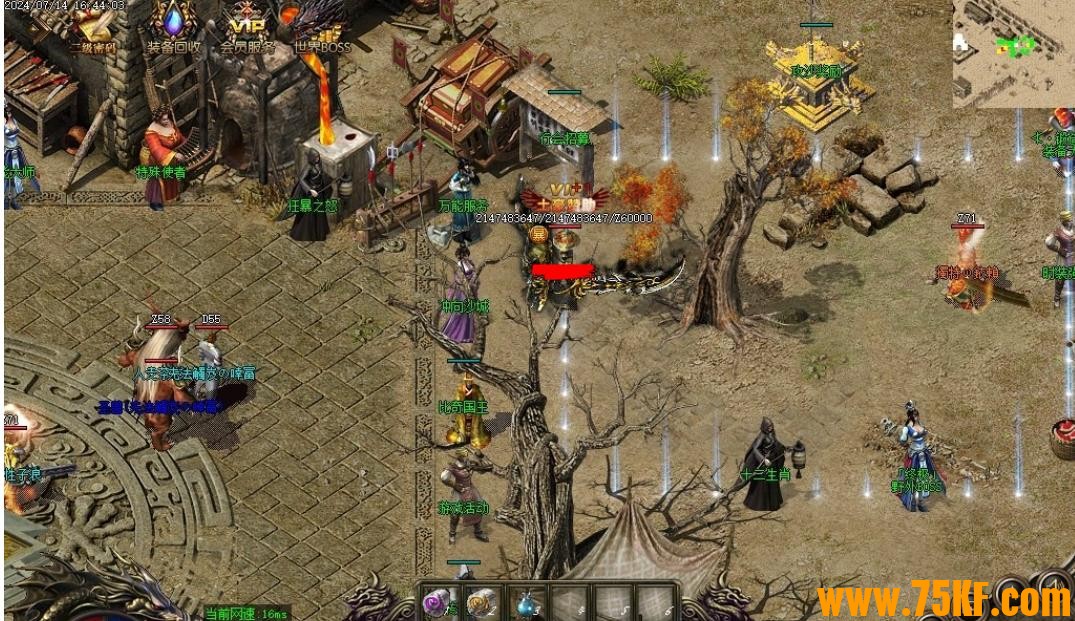Use the blue potion in hotbar slot 3
Image resolution: width=1075 pixels, height=621 pixels.
(525, 603)
